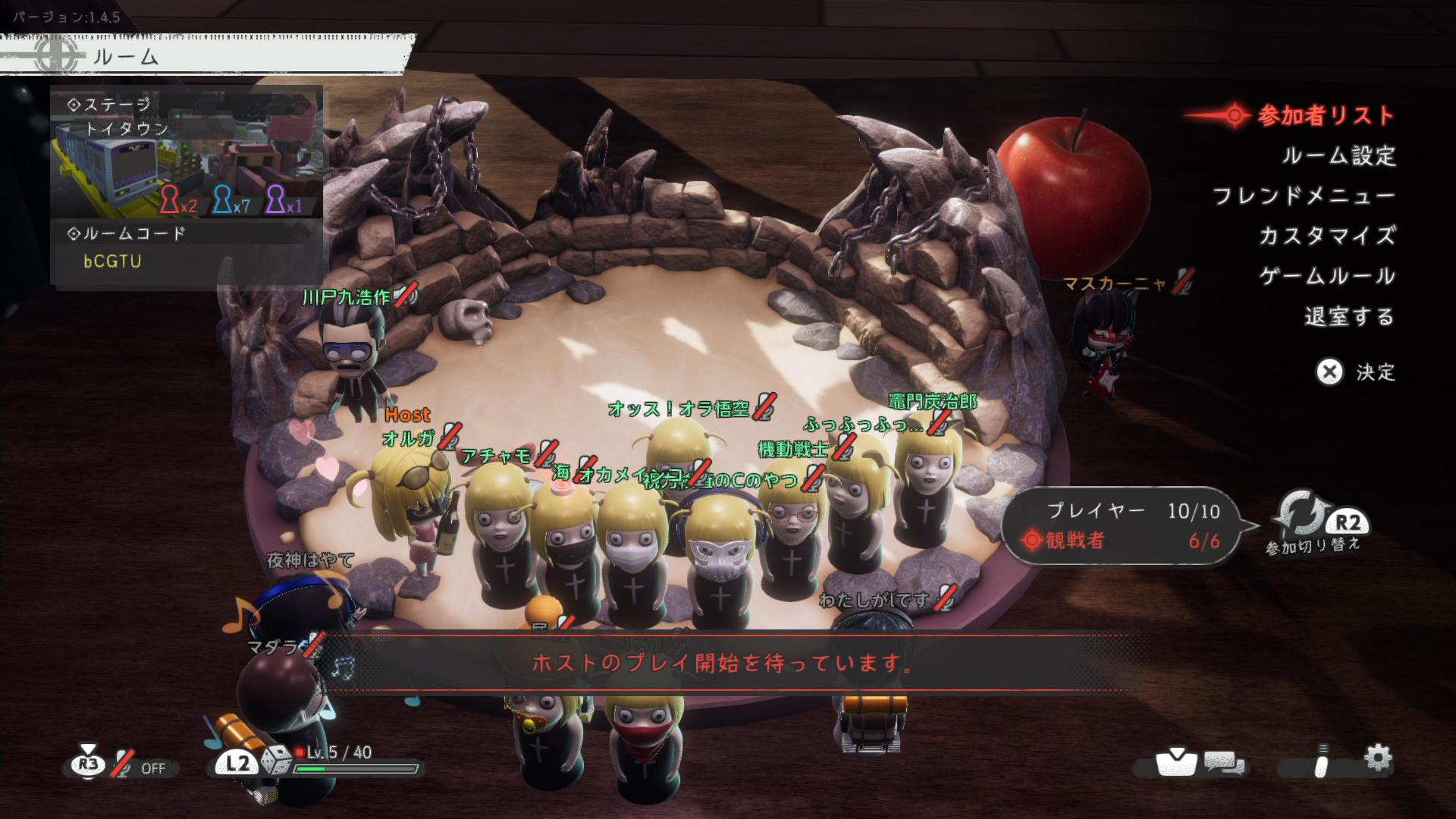Toggle the muted microphone icon
This screenshot has width=1456, height=819.
(x=123, y=765)
